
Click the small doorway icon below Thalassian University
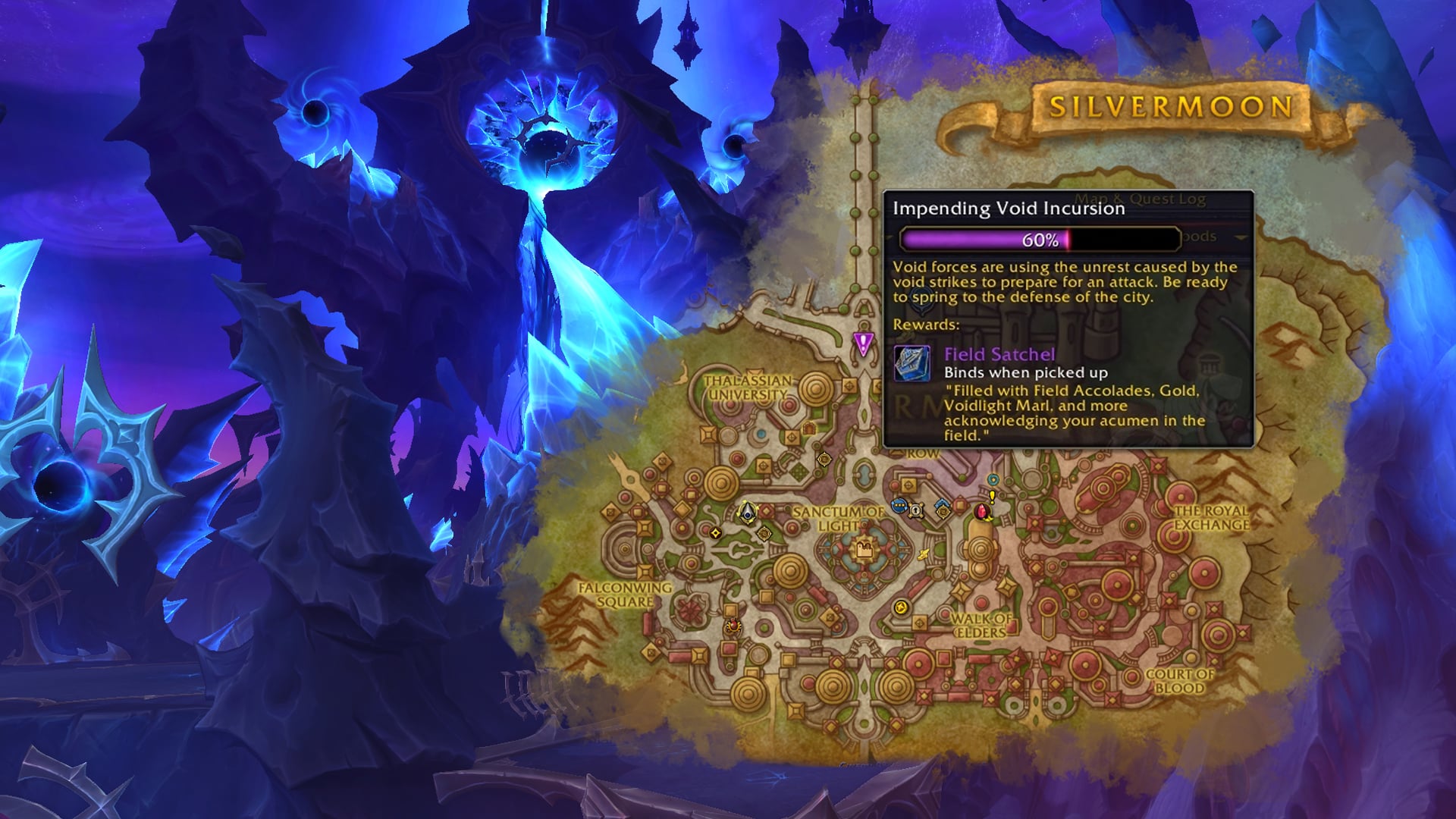(808, 428)
